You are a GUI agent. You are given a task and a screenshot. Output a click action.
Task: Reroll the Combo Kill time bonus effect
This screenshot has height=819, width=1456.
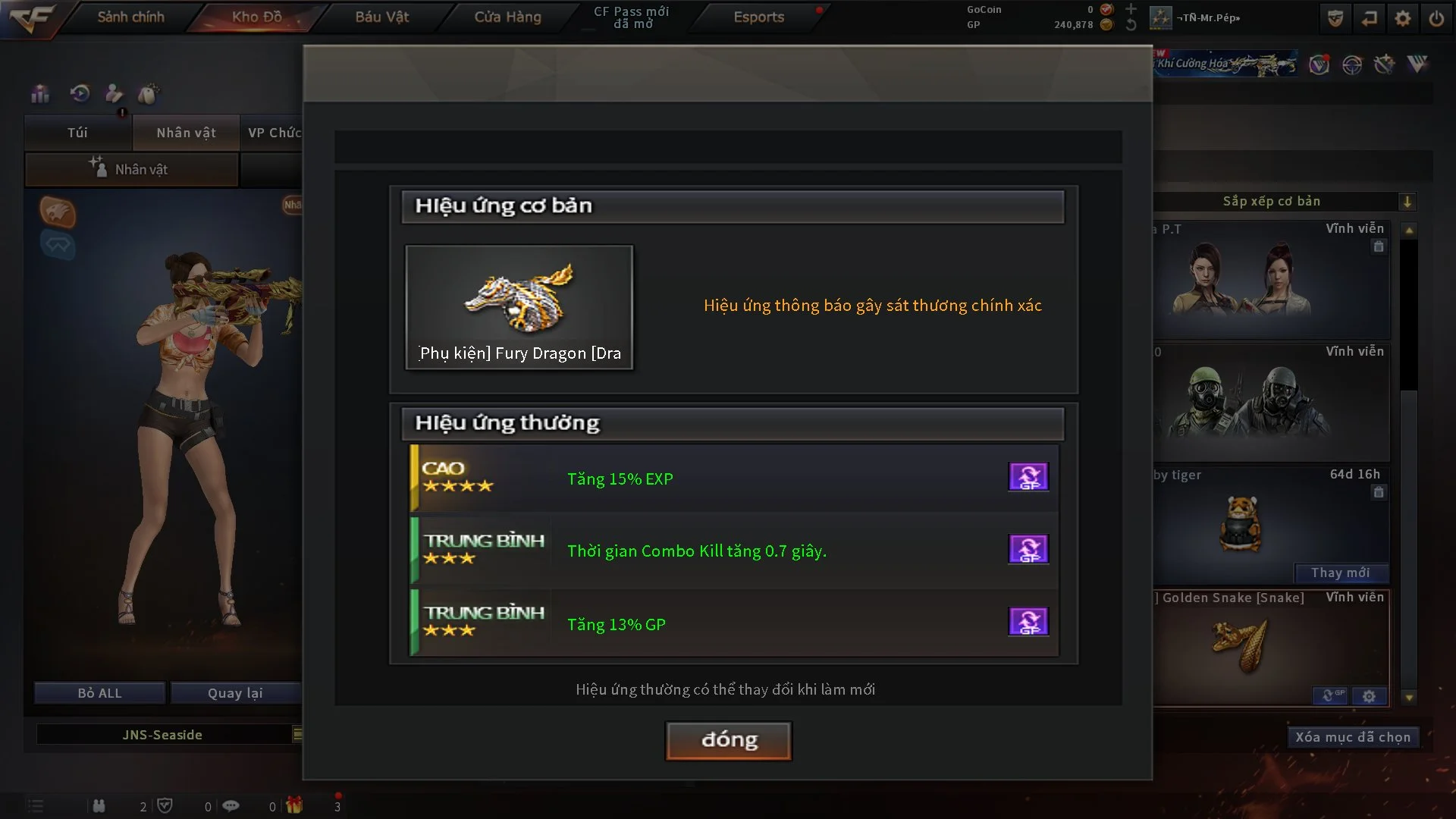pos(1028,549)
